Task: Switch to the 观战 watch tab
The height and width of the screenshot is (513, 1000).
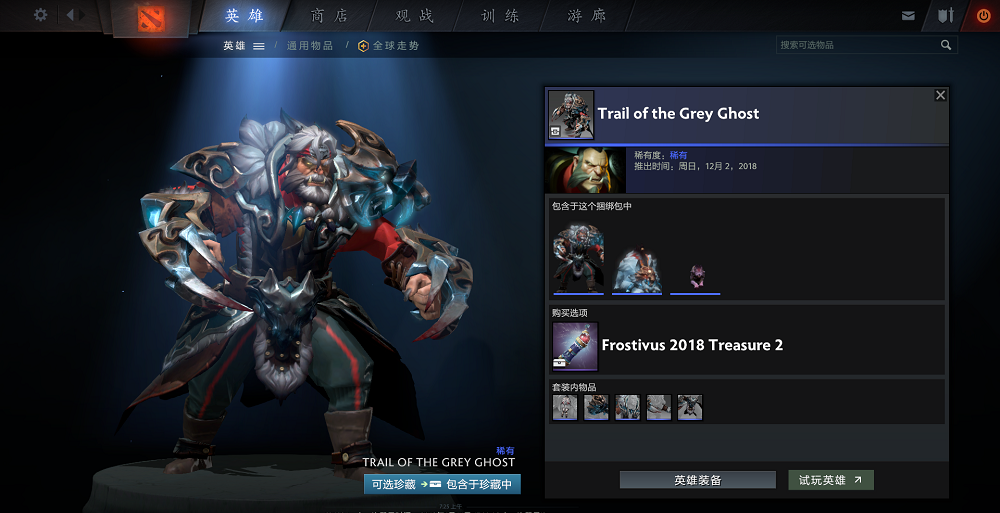Action: 415,16
